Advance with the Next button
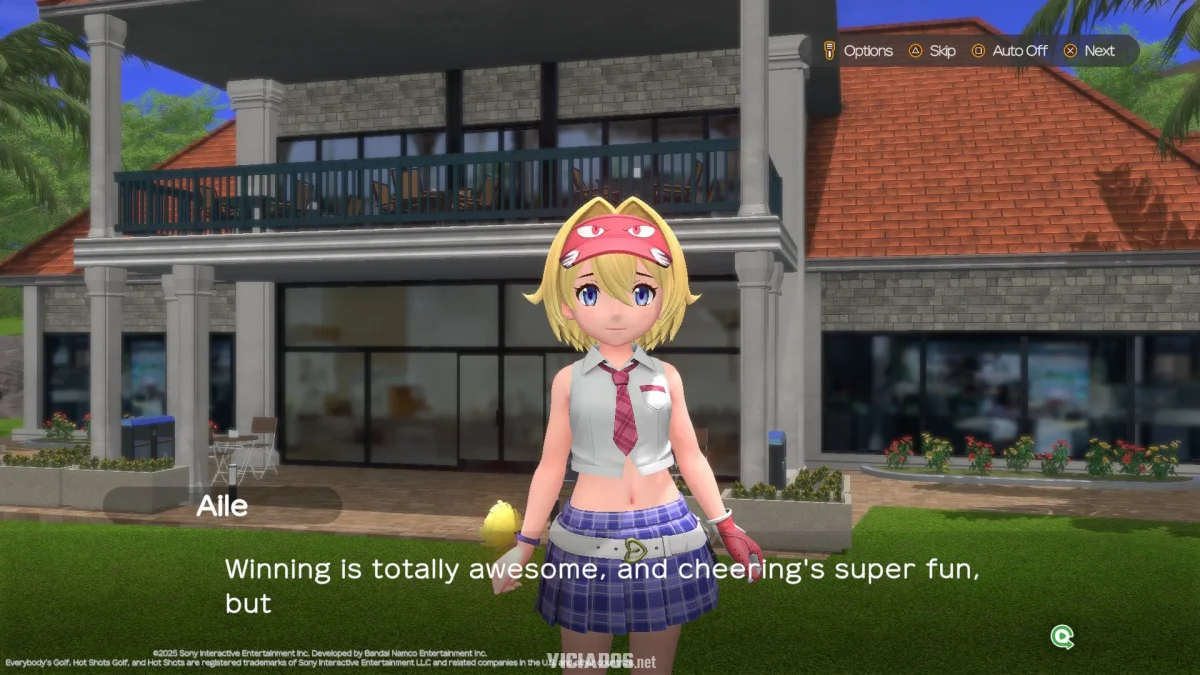Viewport: 1200px width, 675px height. (x=1089, y=51)
